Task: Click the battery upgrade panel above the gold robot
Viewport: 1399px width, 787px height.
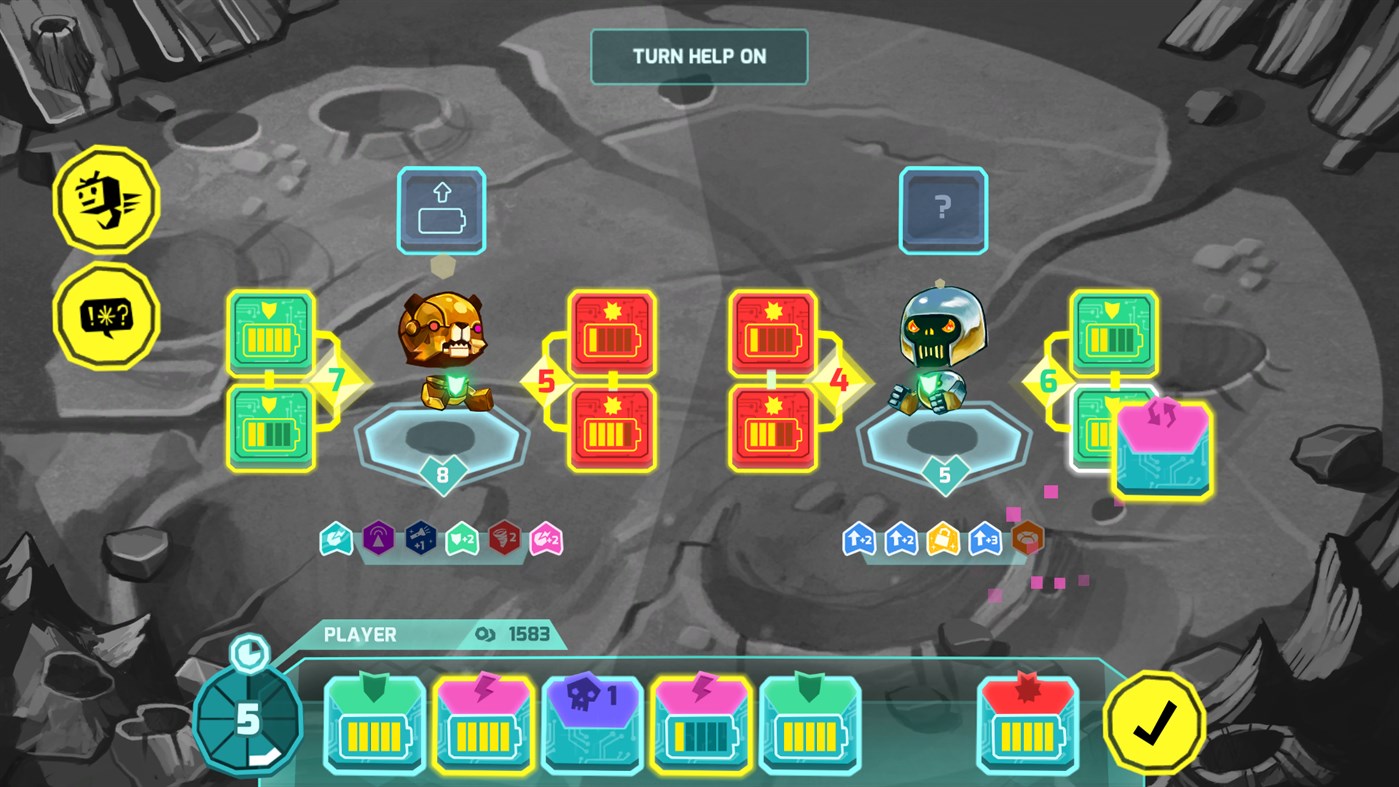Action: (x=441, y=209)
